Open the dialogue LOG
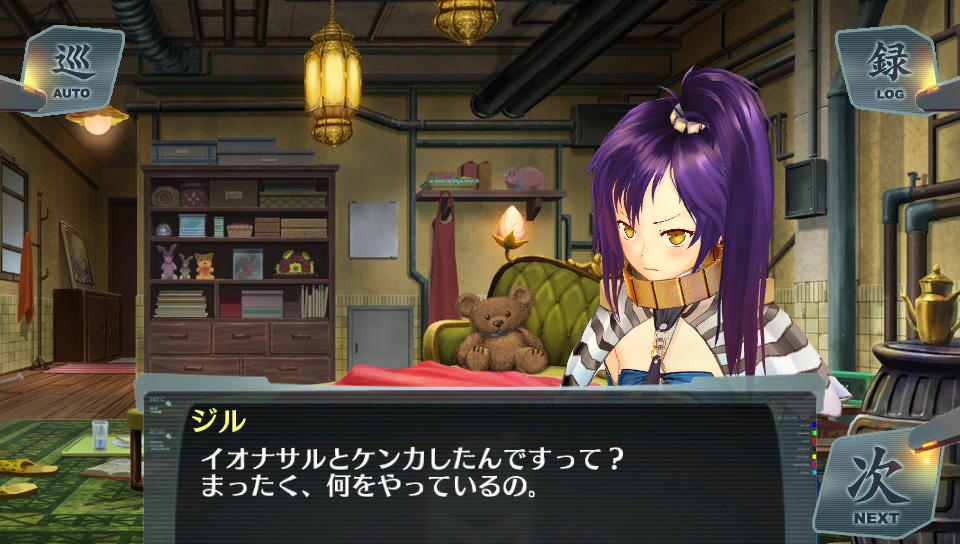The height and width of the screenshot is (544, 960). coord(889,68)
